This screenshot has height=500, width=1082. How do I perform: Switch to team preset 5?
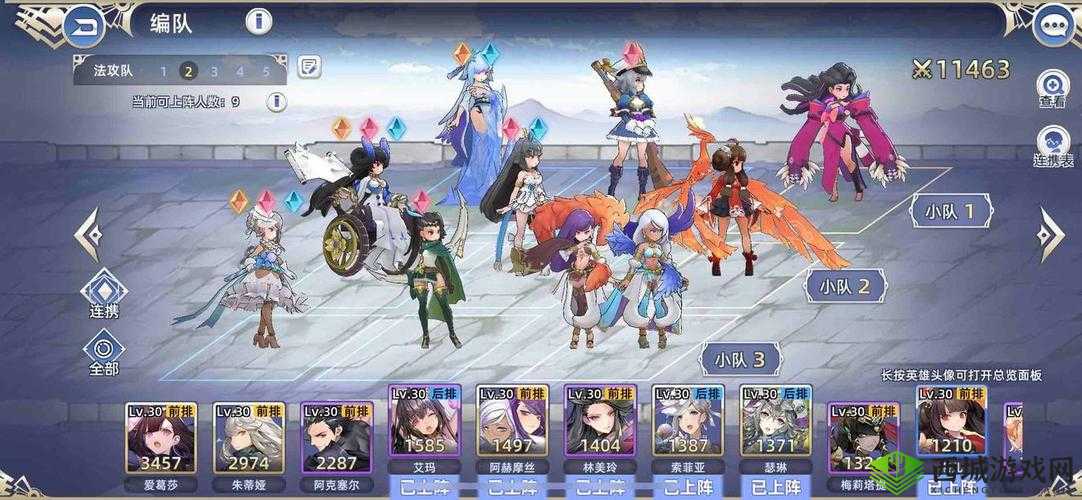[x=266, y=71]
